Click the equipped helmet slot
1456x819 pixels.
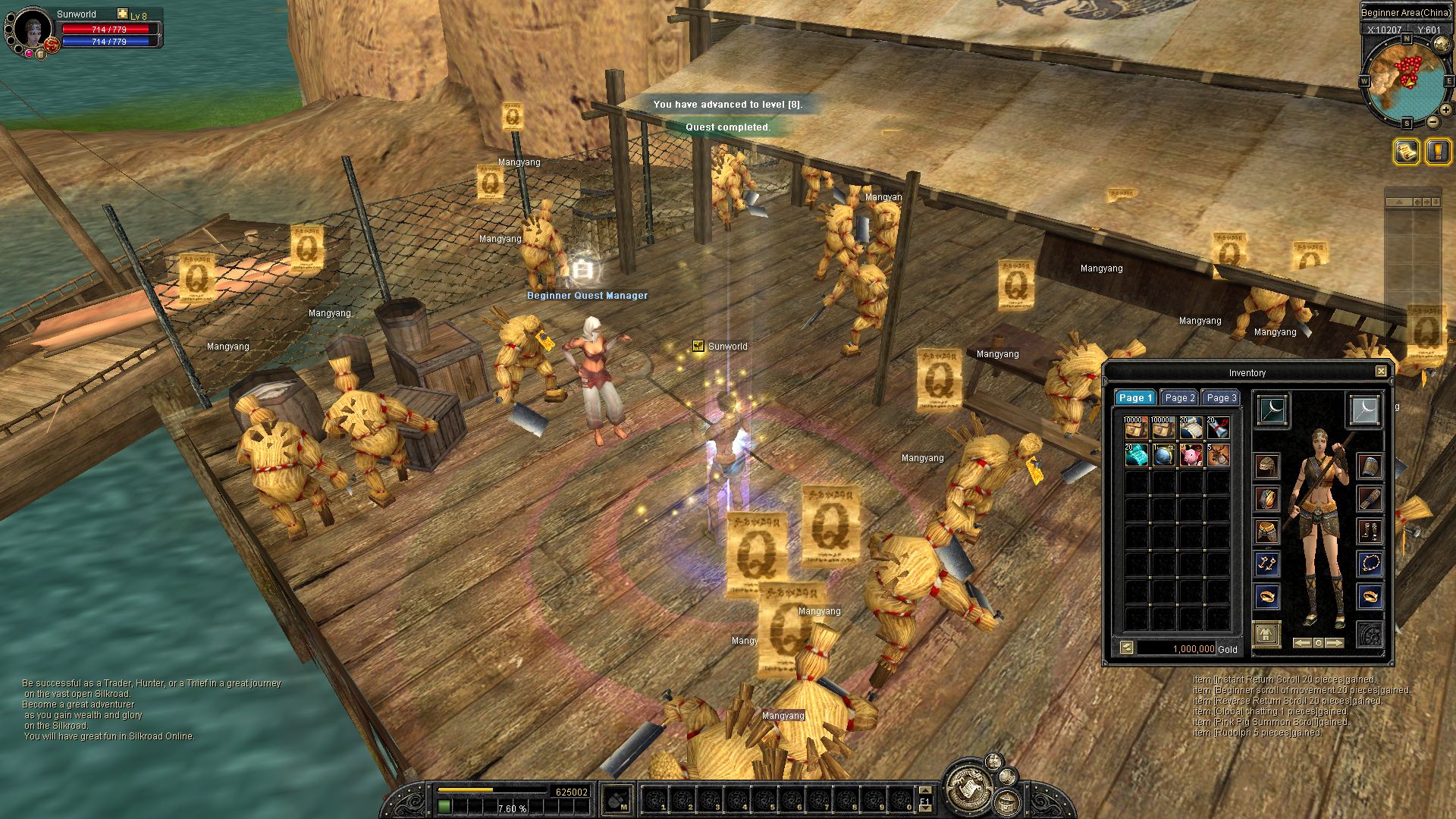coord(1266,466)
